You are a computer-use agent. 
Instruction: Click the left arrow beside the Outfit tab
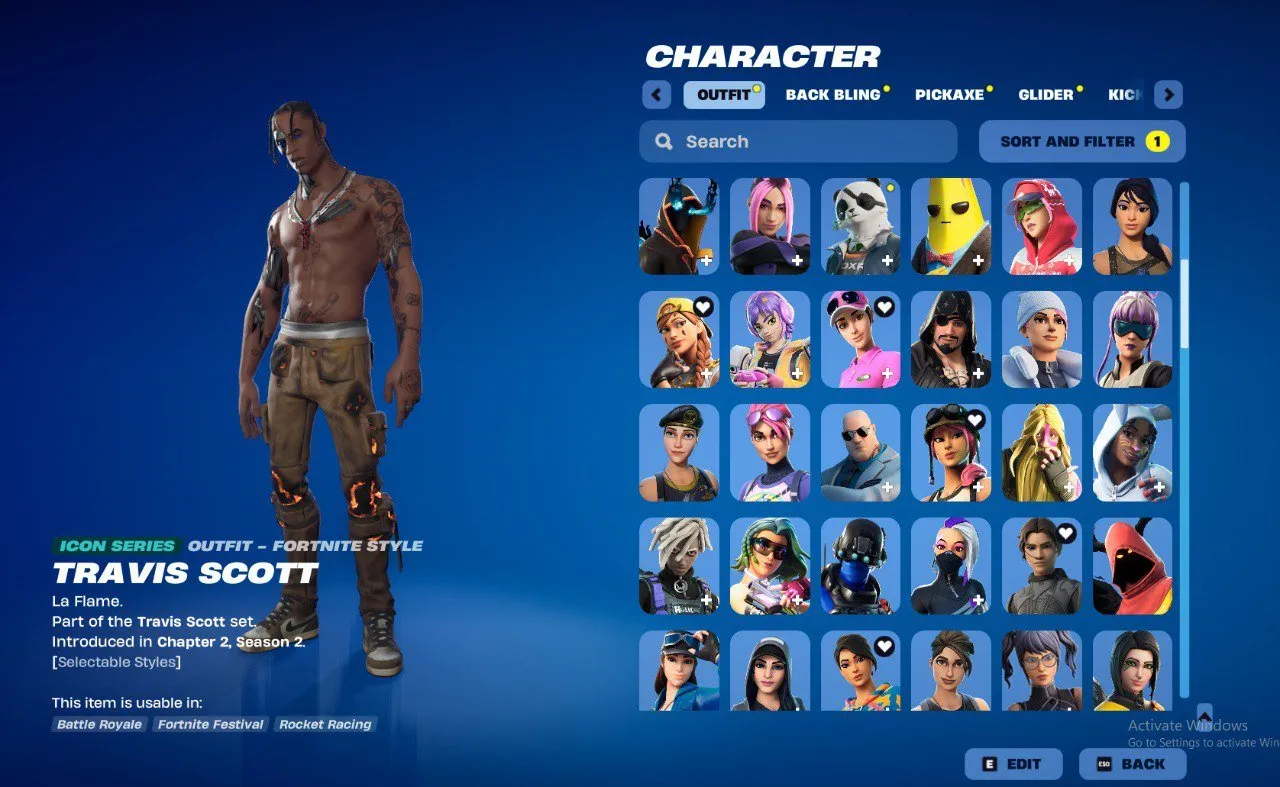pyautogui.click(x=656, y=94)
